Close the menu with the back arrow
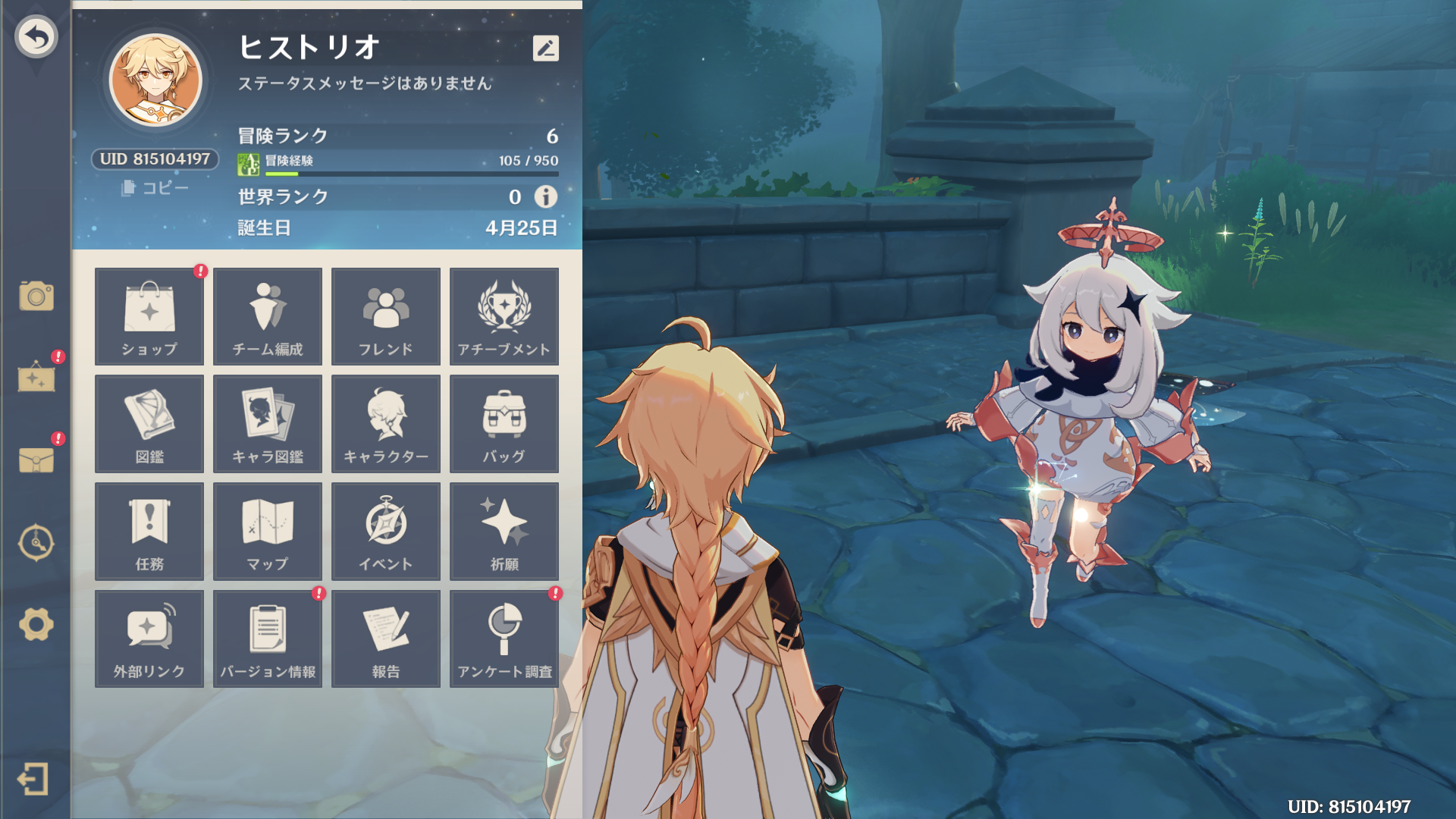The image size is (1456, 819). tap(36, 36)
